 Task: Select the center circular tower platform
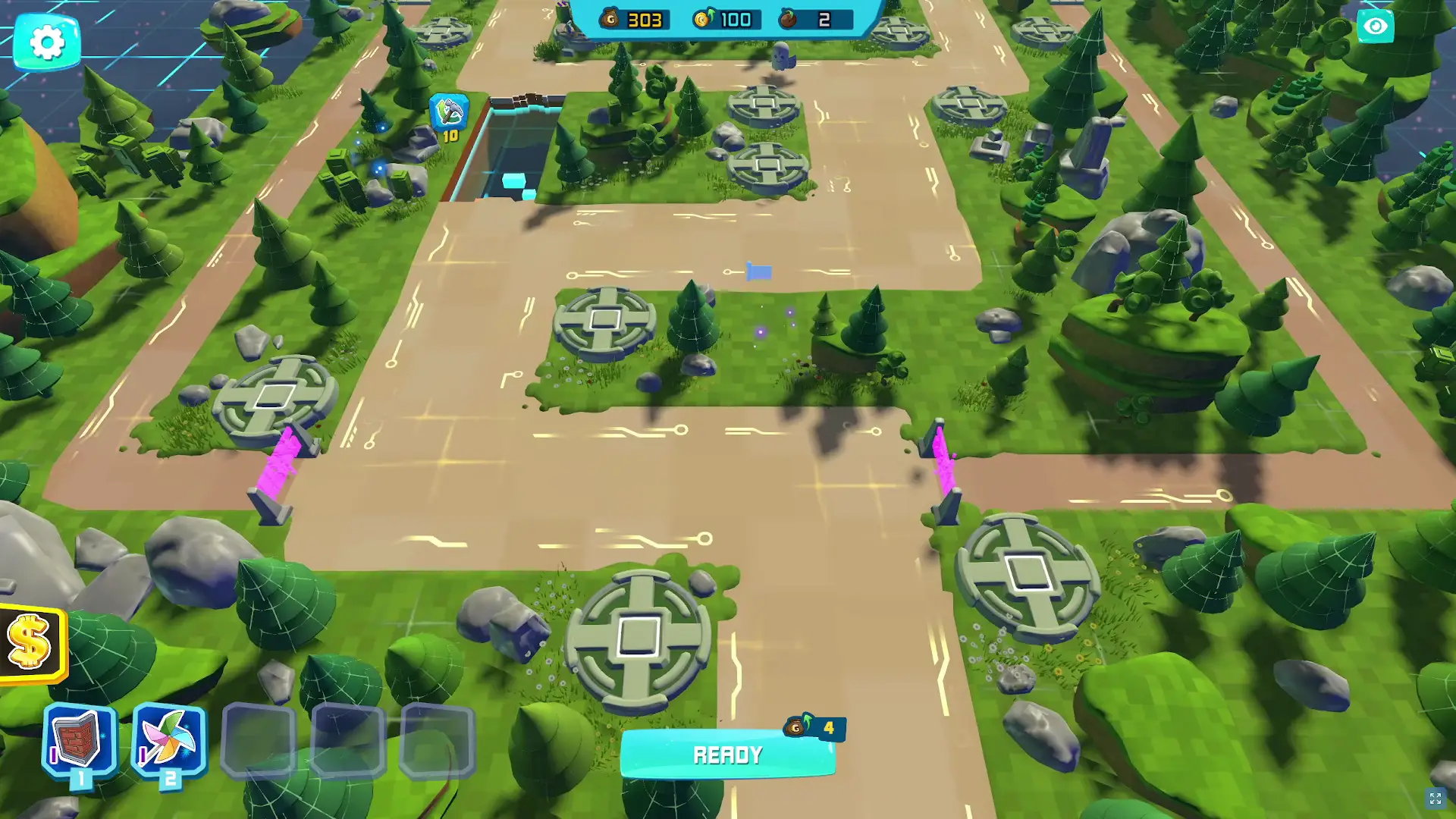click(604, 320)
